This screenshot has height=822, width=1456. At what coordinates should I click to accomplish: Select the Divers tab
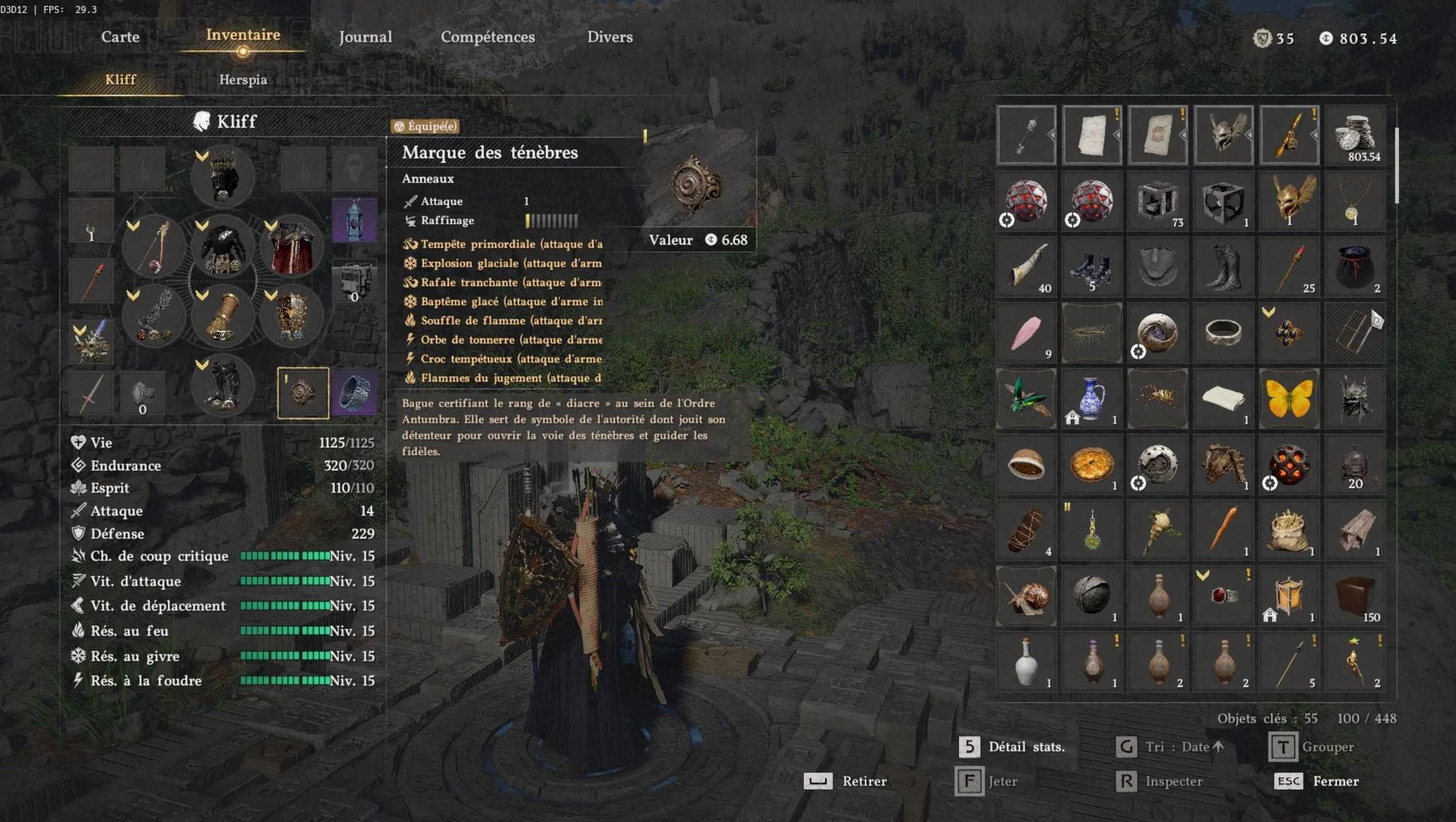point(609,37)
